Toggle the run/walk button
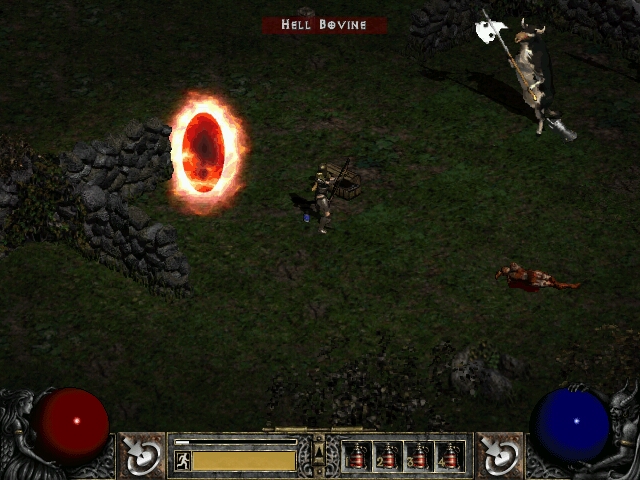This screenshot has height=480, width=640. coord(182,460)
